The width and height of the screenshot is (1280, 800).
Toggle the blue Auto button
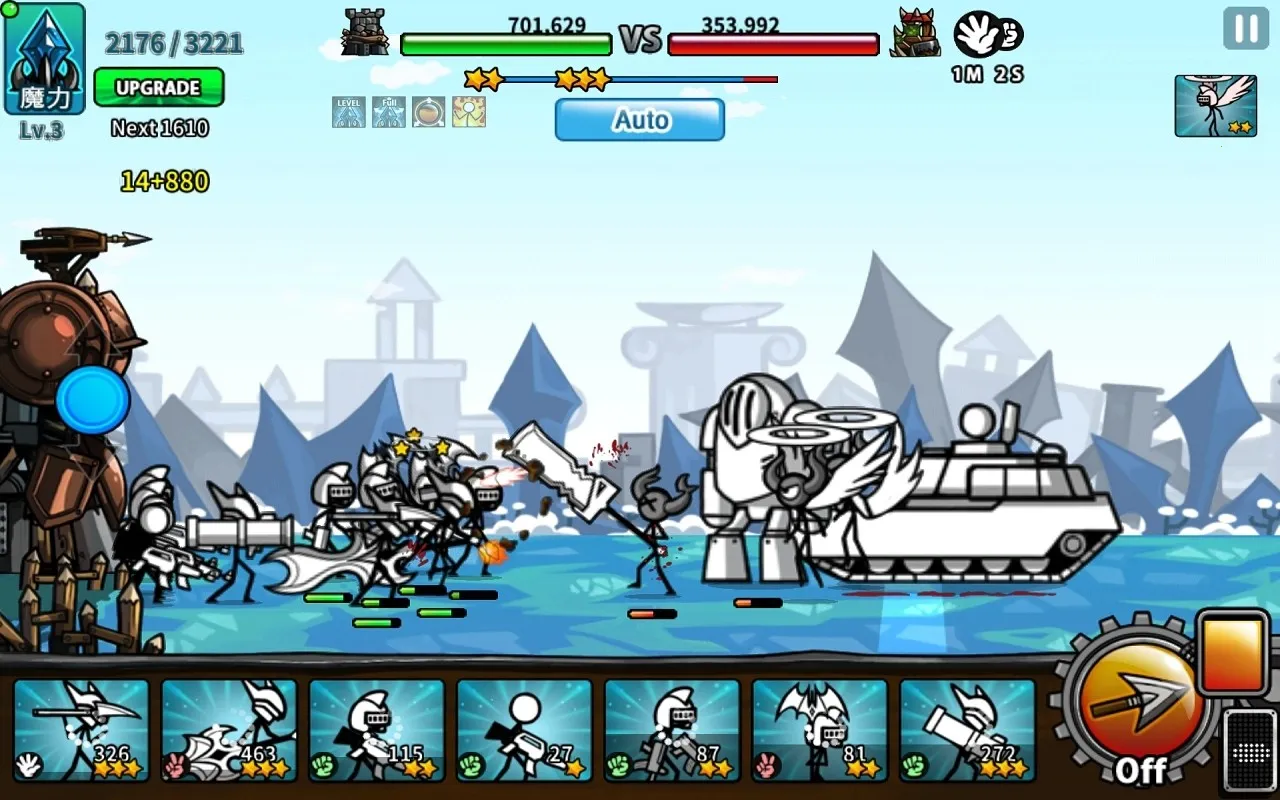(x=640, y=120)
